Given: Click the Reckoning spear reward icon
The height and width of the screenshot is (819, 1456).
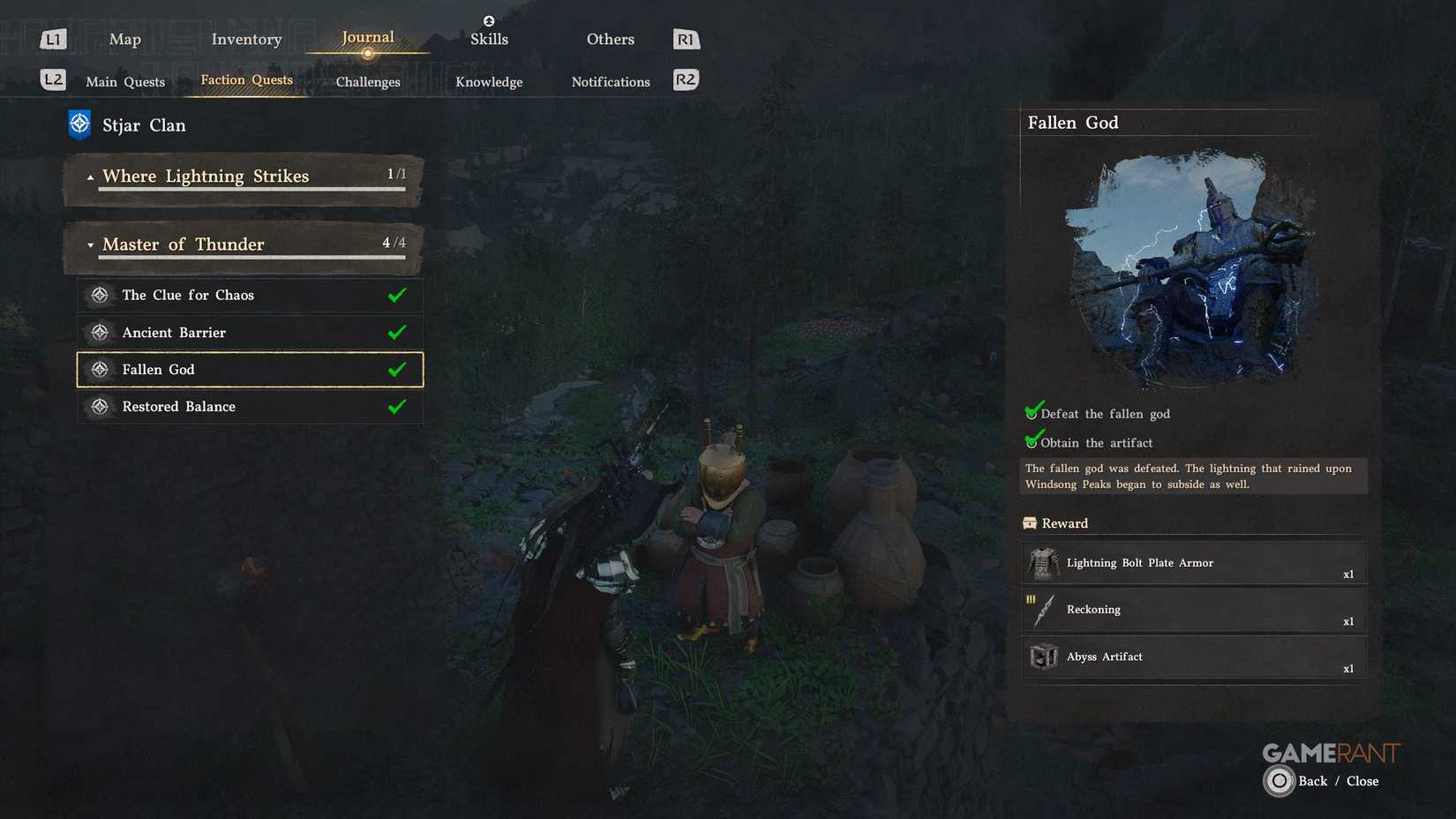Looking at the screenshot, I should pos(1043,610).
